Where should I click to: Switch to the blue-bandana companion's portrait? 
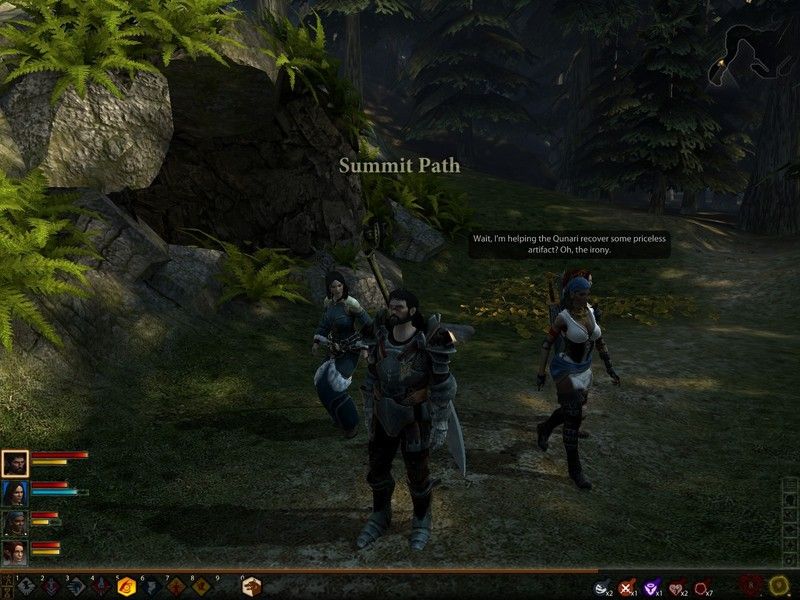coord(15,523)
